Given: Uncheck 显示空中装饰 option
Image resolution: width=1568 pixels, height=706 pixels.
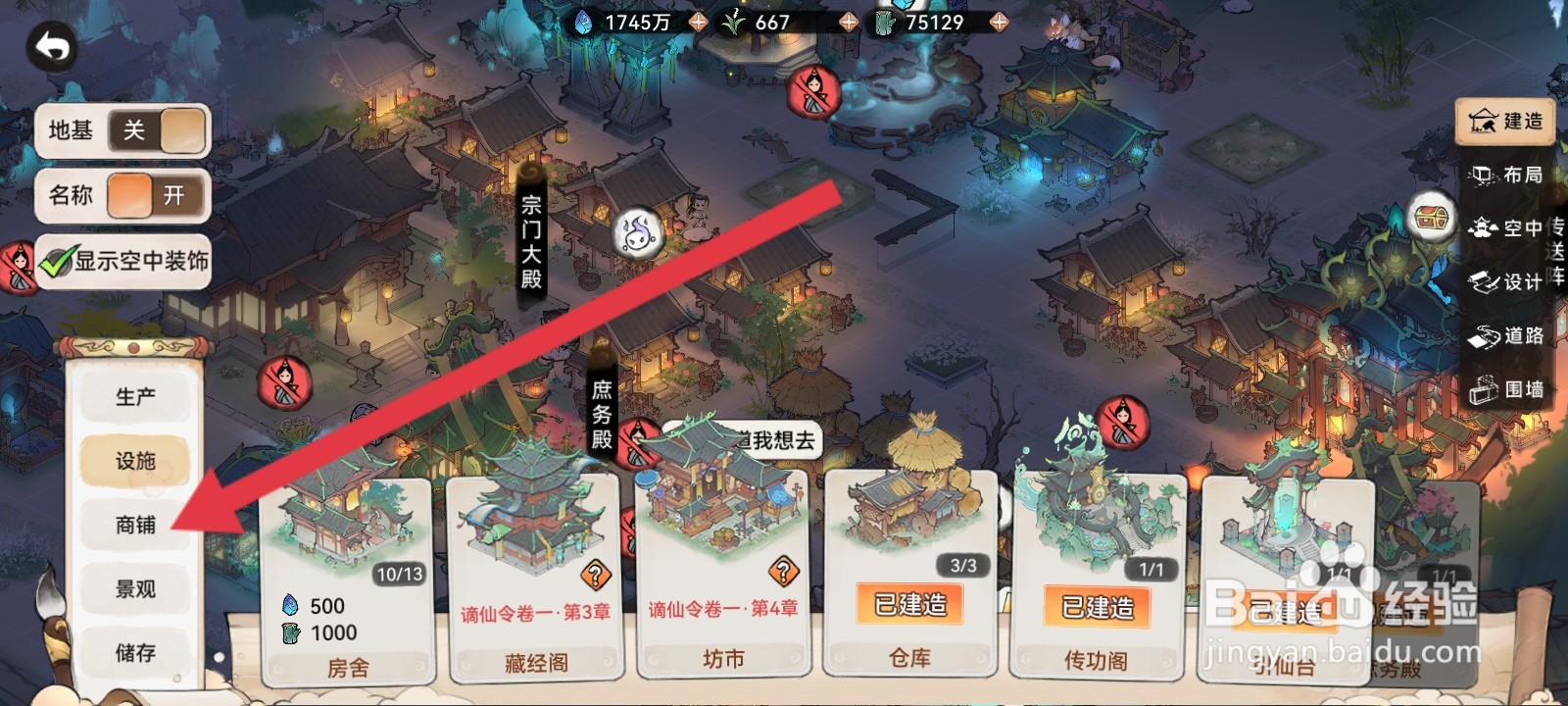Looking at the screenshot, I should (x=59, y=262).
